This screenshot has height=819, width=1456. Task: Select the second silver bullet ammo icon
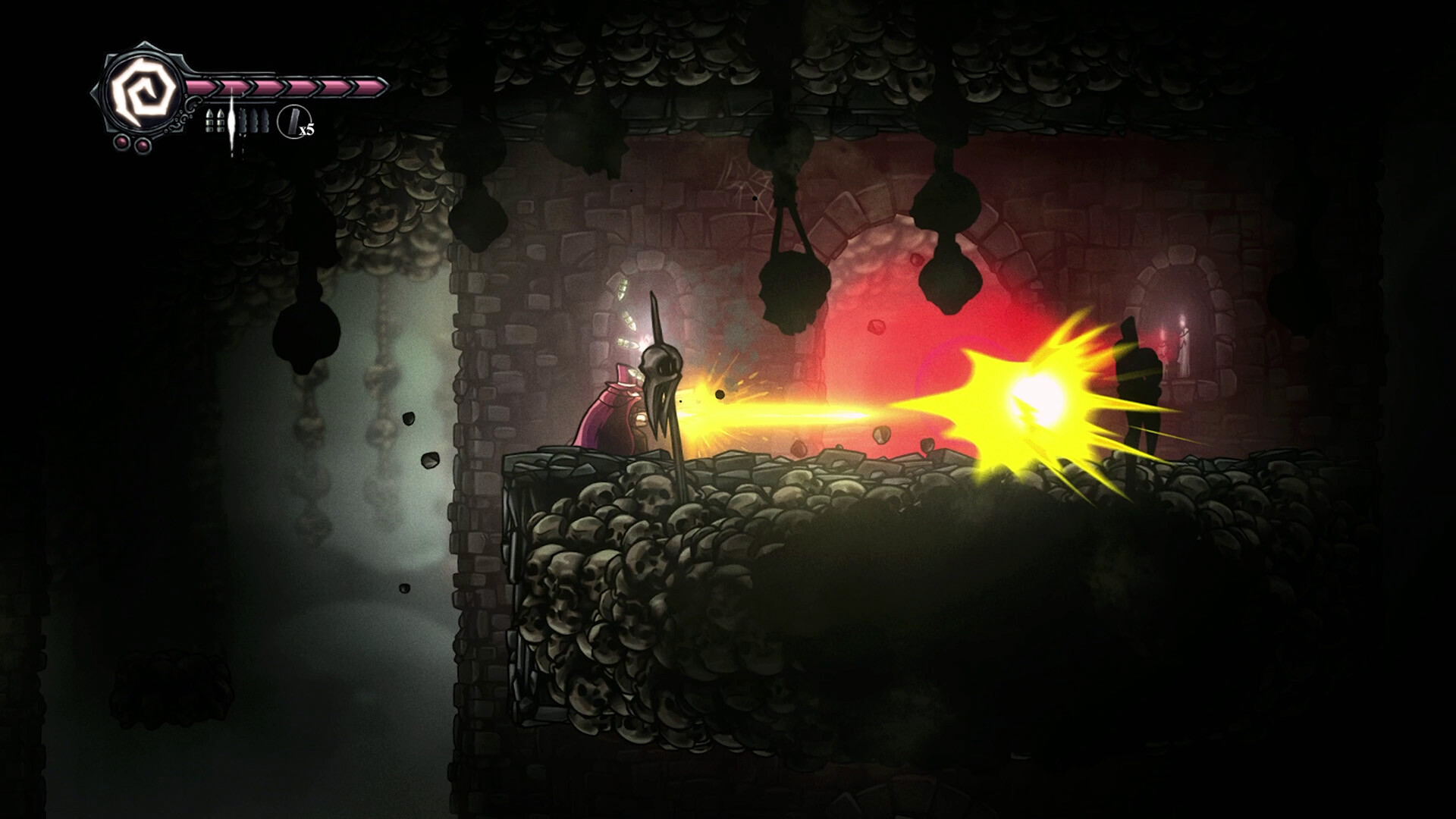[x=221, y=121]
